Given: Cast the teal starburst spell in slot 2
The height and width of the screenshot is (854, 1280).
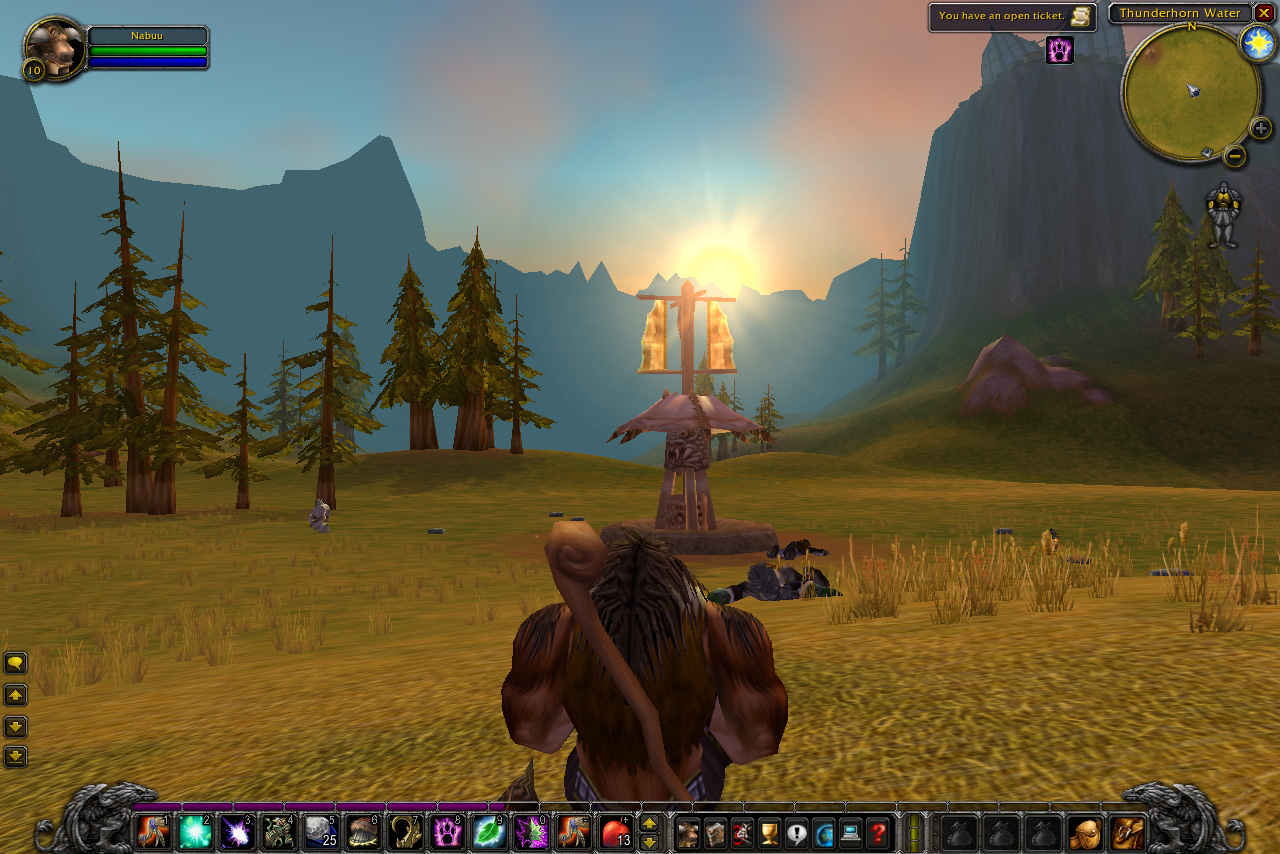Looking at the screenshot, I should [x=194, y=832].
